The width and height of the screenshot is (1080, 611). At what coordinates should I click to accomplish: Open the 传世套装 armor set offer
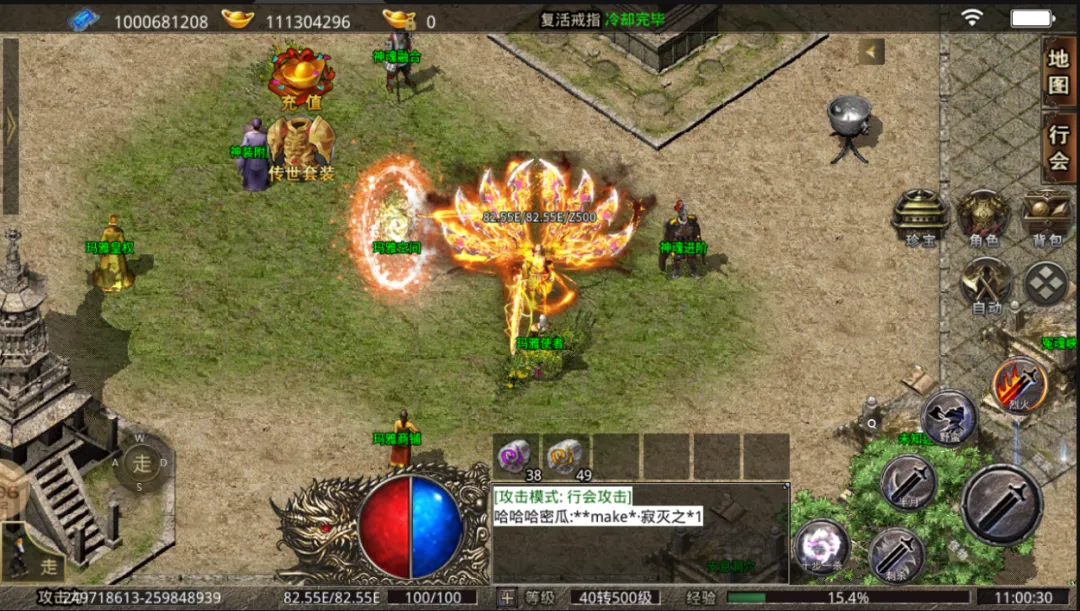[x=300, y=147]
